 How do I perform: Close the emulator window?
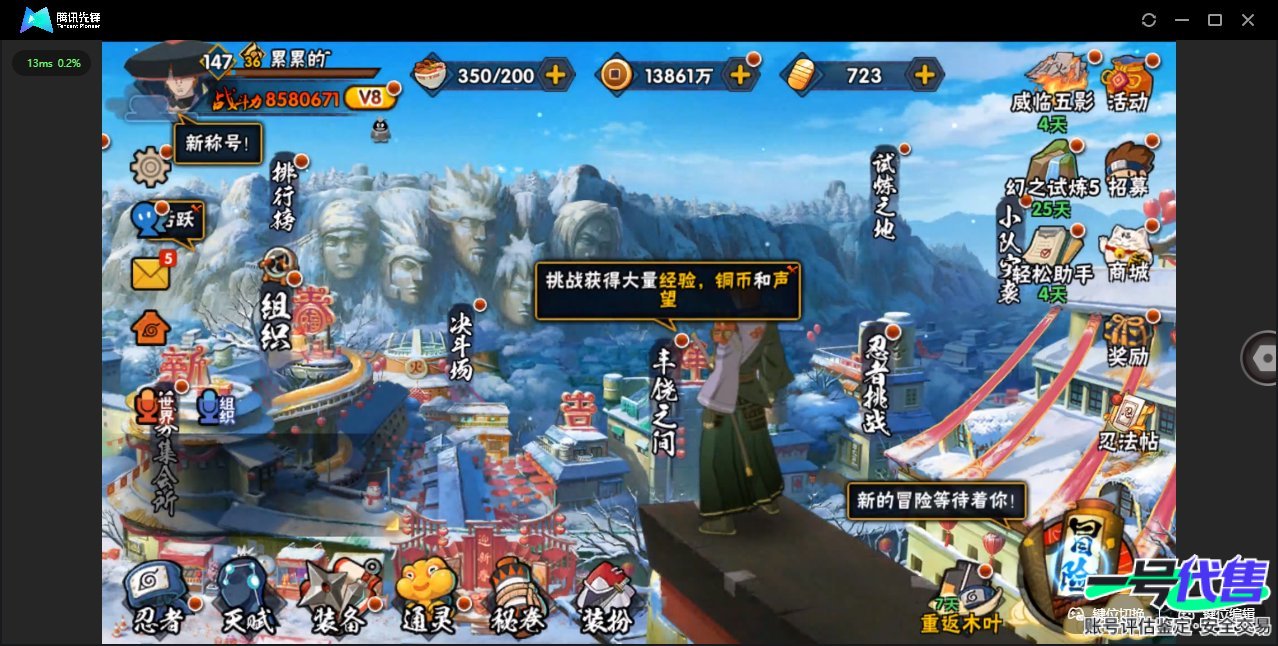click(1248, 20)
